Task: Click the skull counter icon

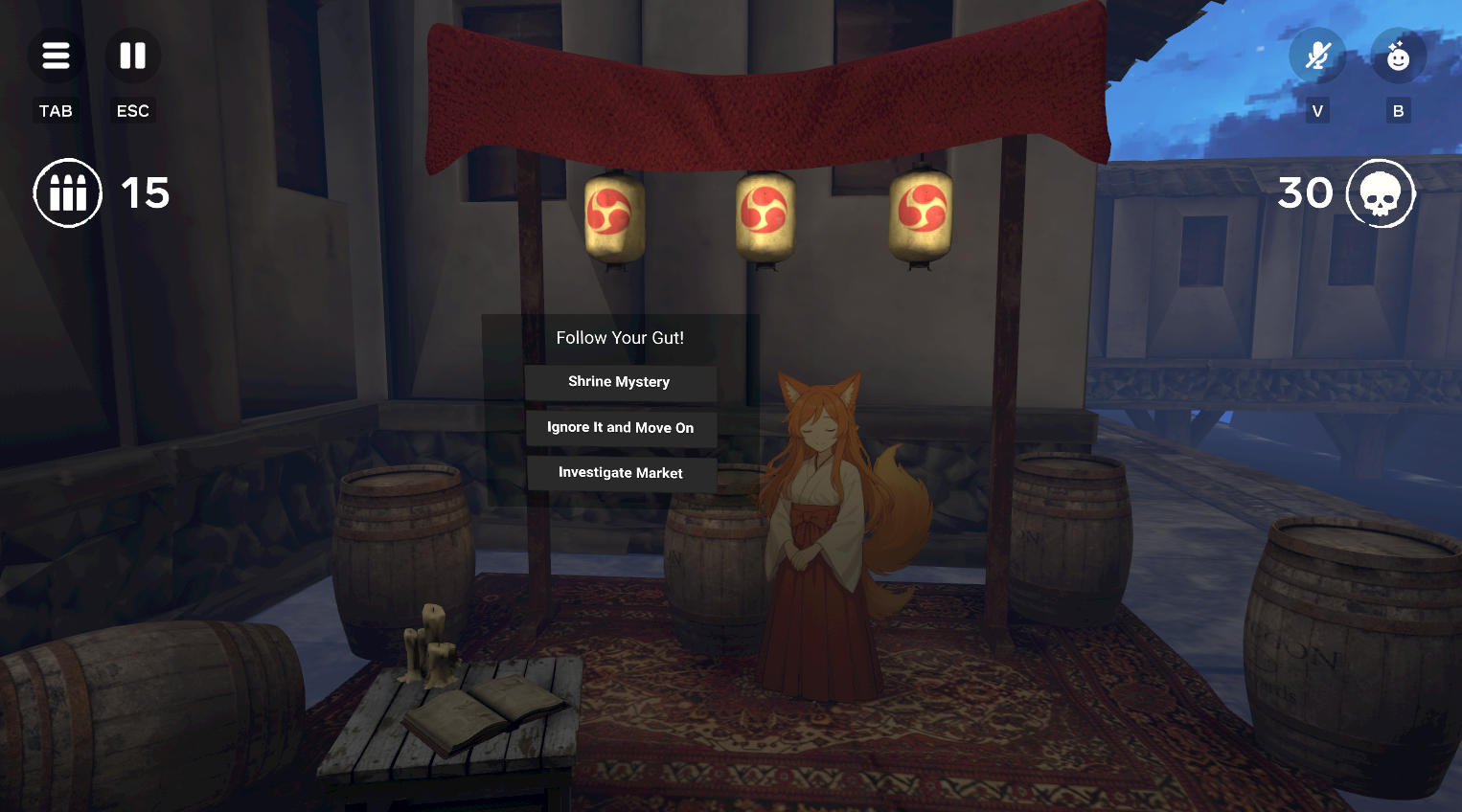Action: [x=1381, y=192]
